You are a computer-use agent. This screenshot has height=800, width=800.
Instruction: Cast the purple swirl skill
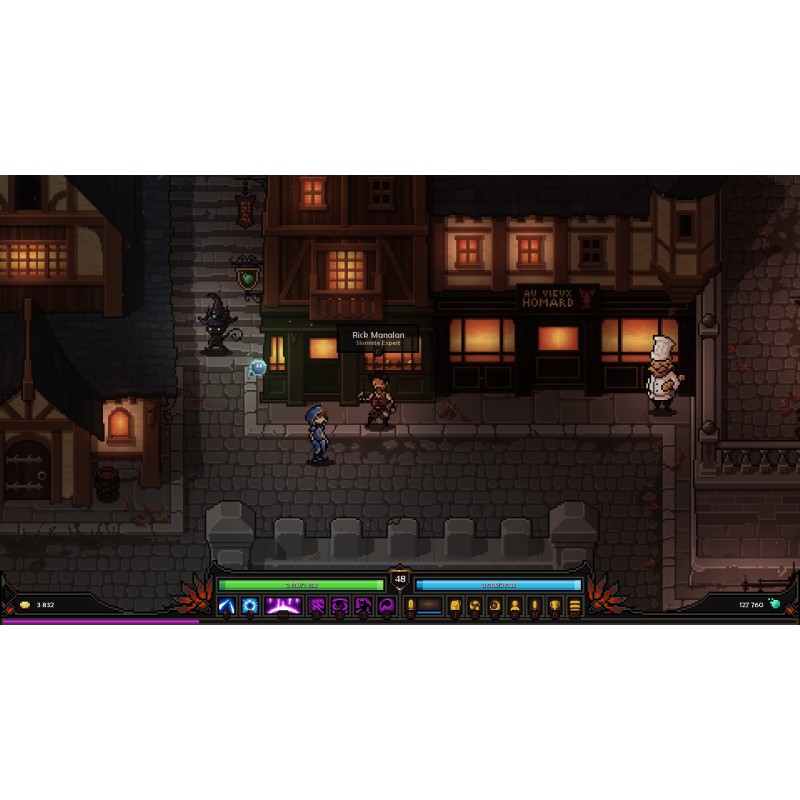(x=341, y=606)
